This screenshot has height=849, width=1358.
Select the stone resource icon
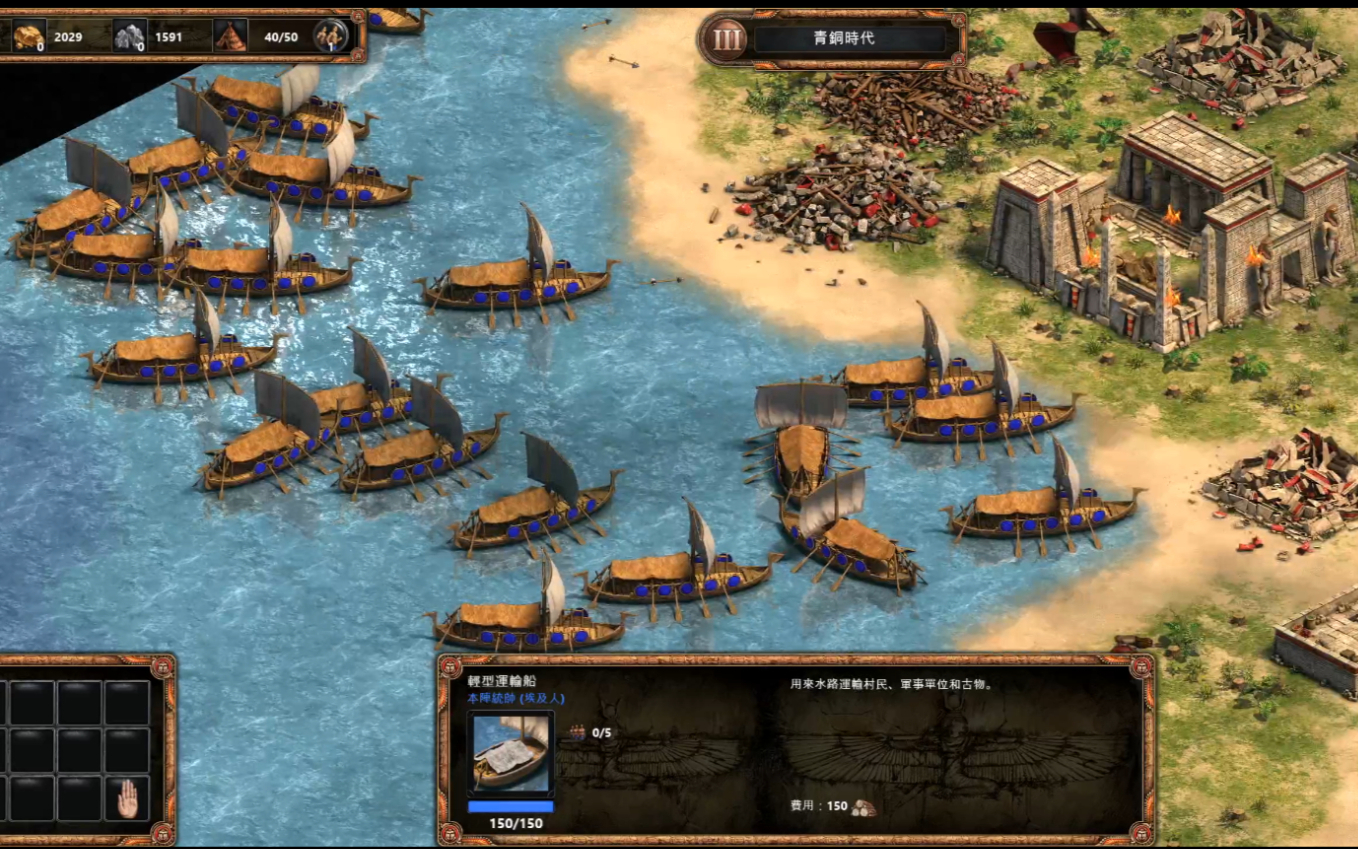(129, 37)
